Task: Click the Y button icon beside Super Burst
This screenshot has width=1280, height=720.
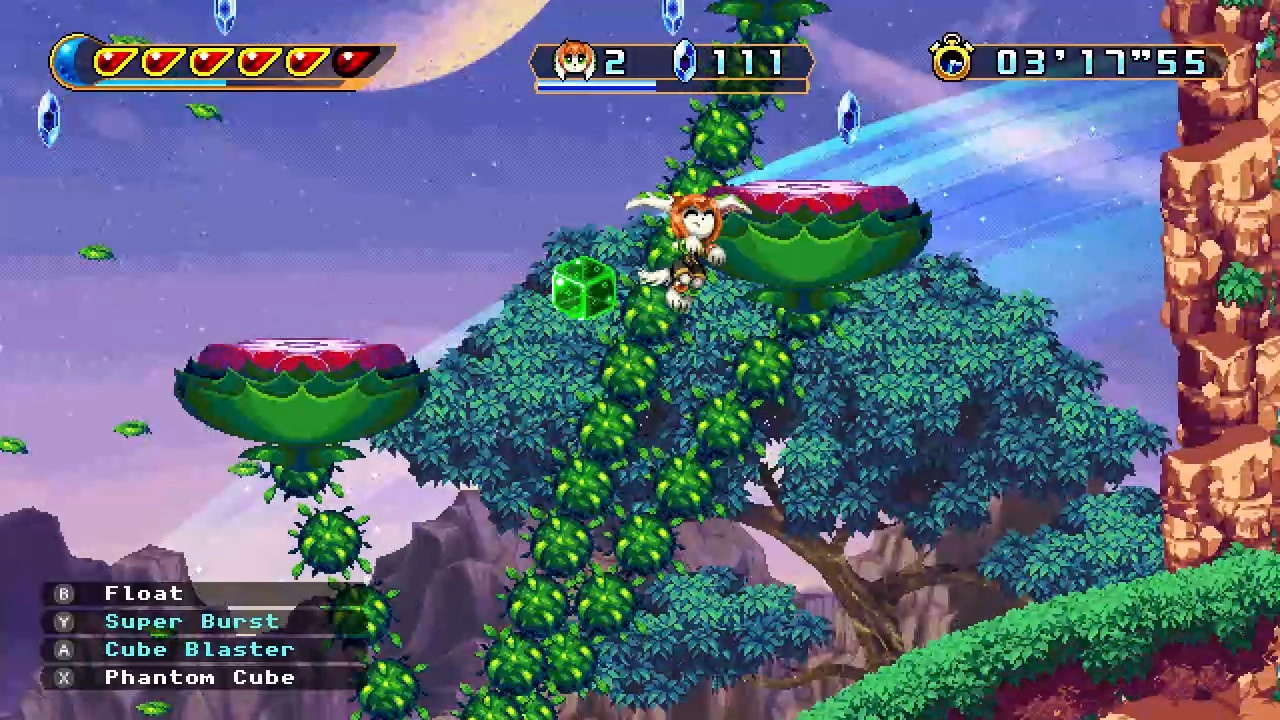Action: click(64, 621)
